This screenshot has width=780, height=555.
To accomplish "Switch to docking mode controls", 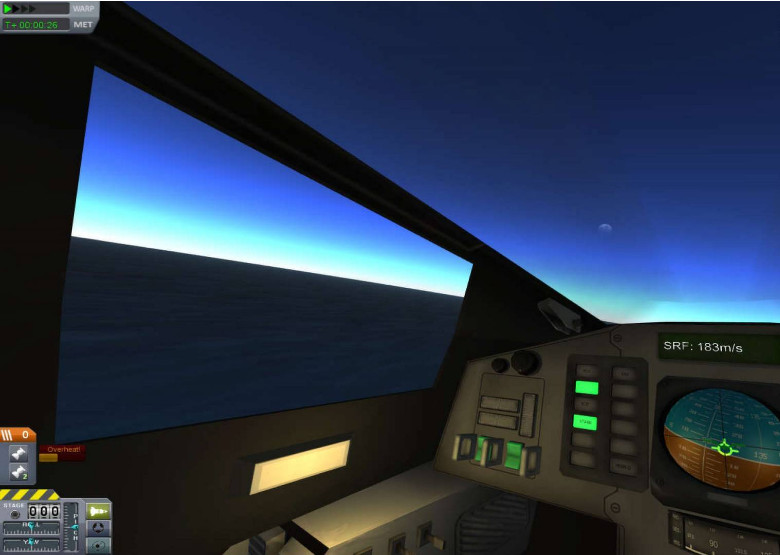I will [98, 528].
